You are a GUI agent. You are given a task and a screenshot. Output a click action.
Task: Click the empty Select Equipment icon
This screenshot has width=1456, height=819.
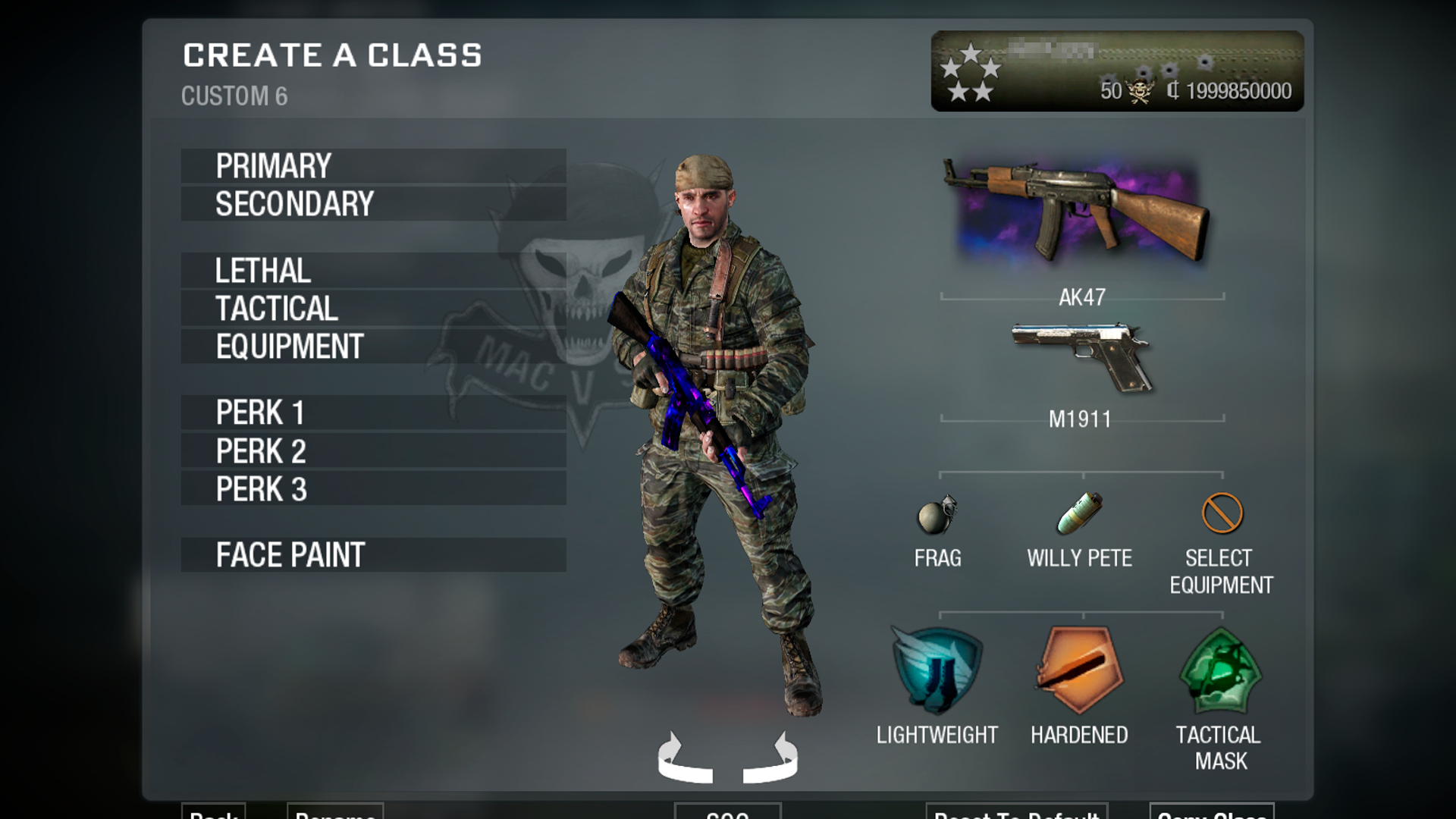[1222, 513]
